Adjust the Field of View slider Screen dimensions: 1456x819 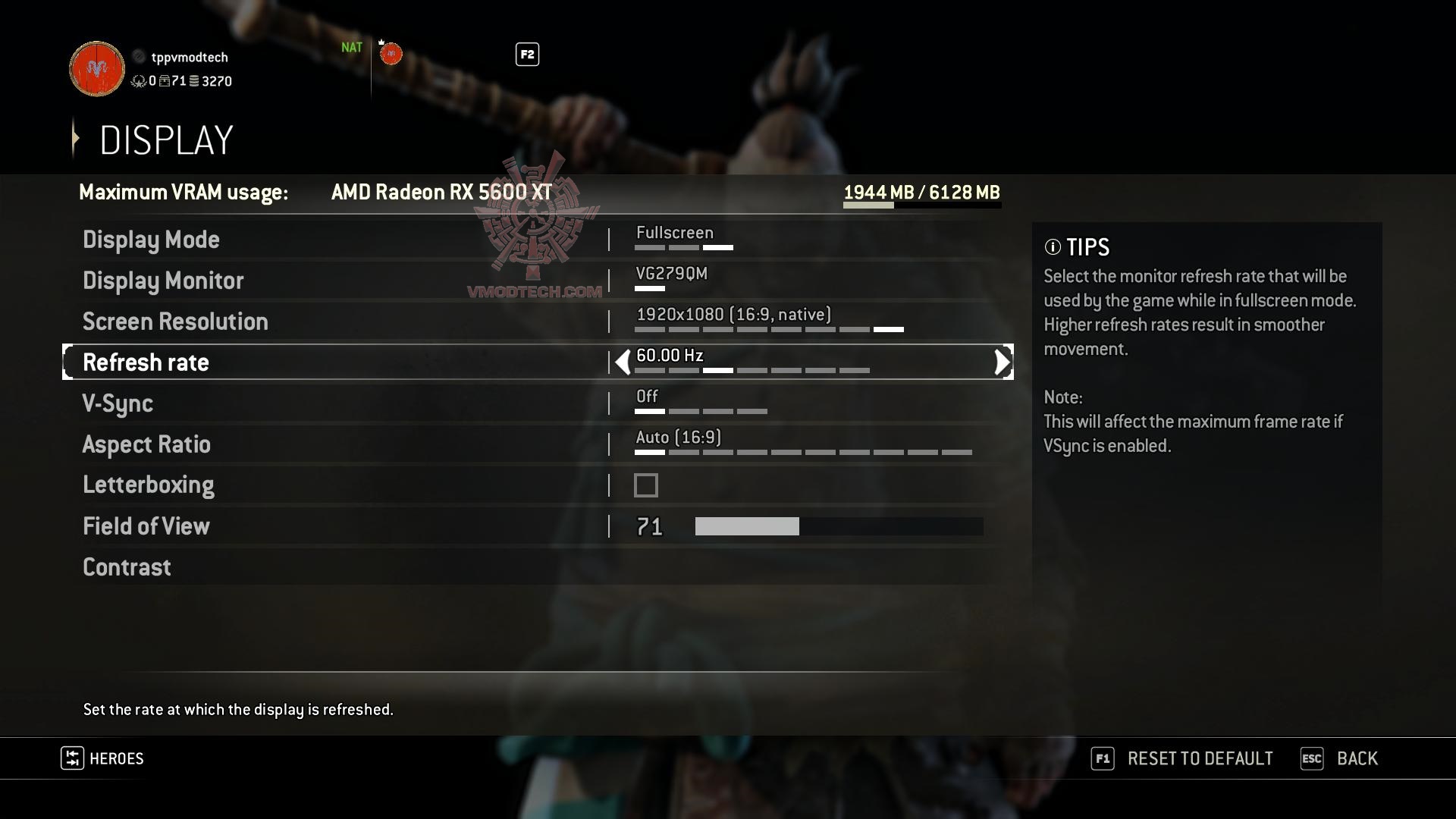tap(838, 526)
